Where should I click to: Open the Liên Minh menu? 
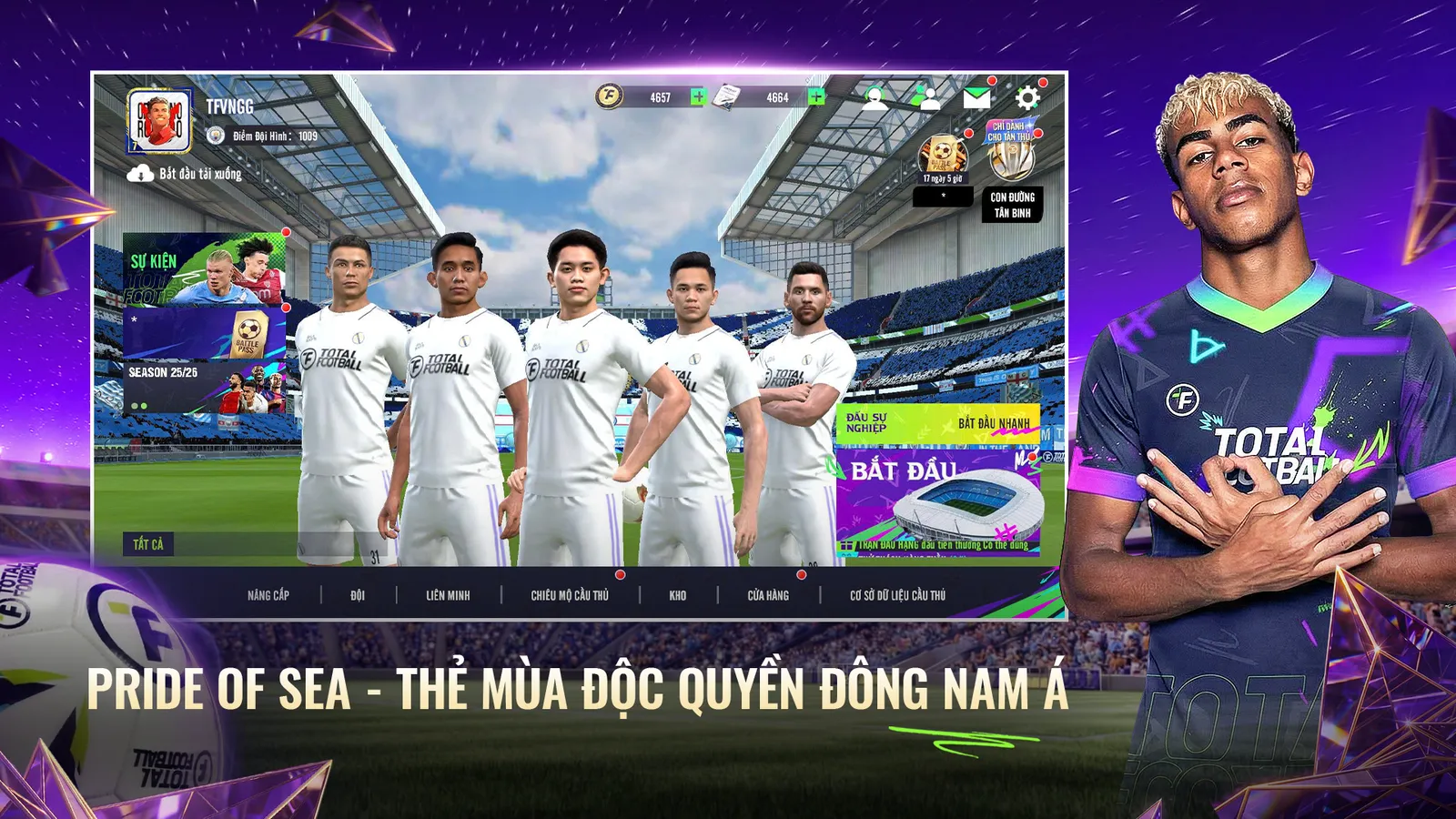tap(448, 595)
